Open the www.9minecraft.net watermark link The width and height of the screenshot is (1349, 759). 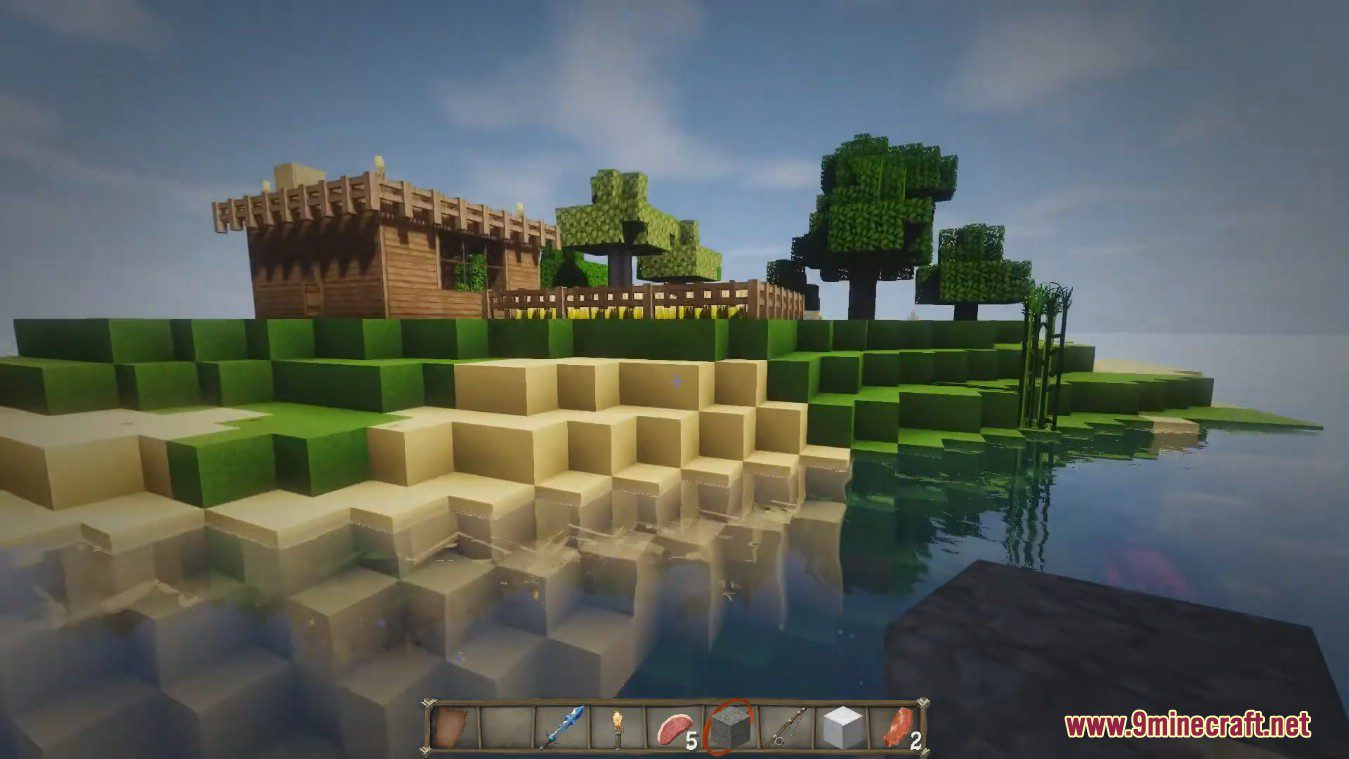tap(1187, 724)
